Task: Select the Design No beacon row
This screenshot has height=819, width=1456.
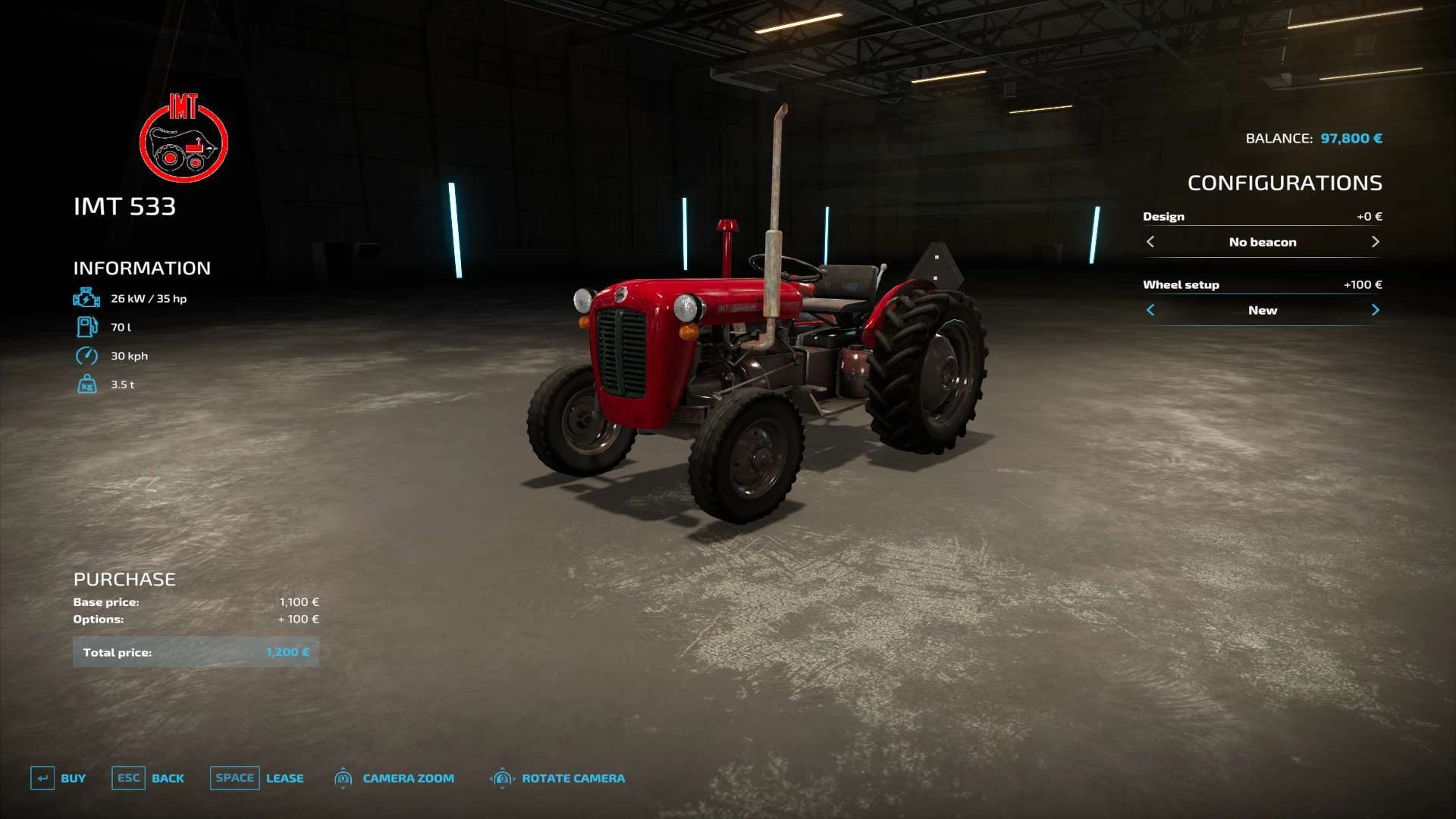Action: coord(1263,242)
